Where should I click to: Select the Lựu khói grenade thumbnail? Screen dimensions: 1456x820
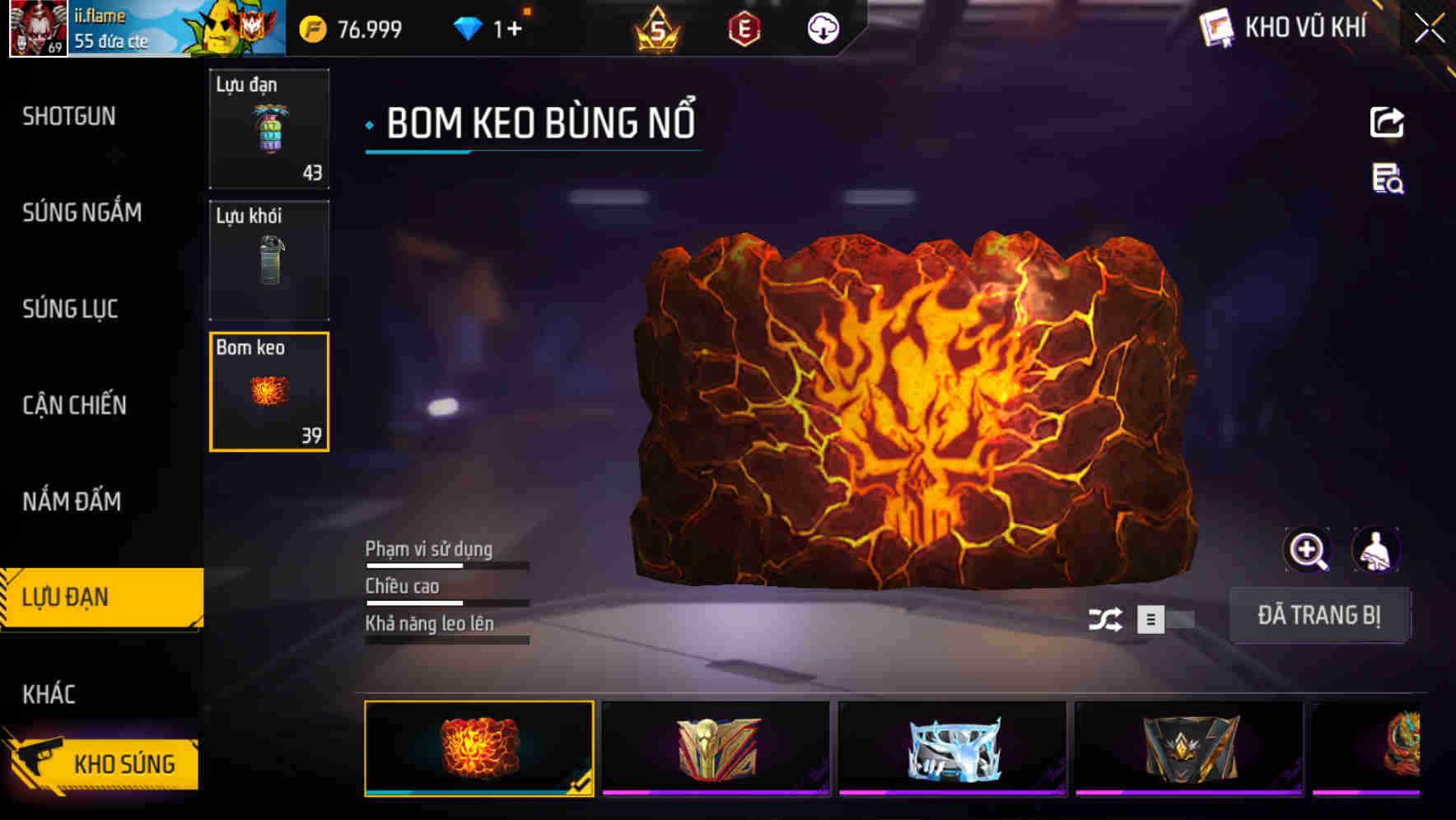tap(269, 260)
